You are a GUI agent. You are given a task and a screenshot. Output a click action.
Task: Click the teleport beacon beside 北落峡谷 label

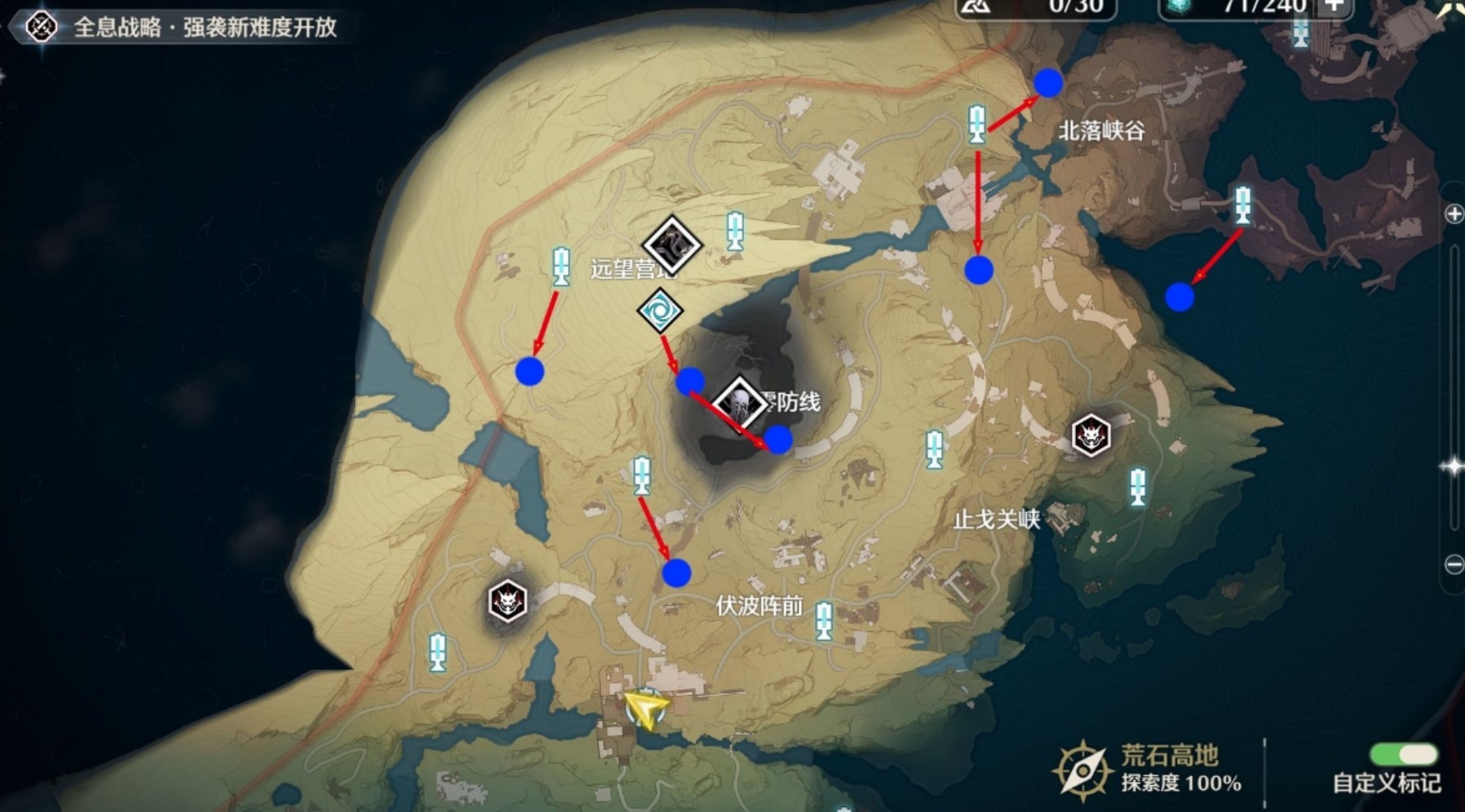977,125
